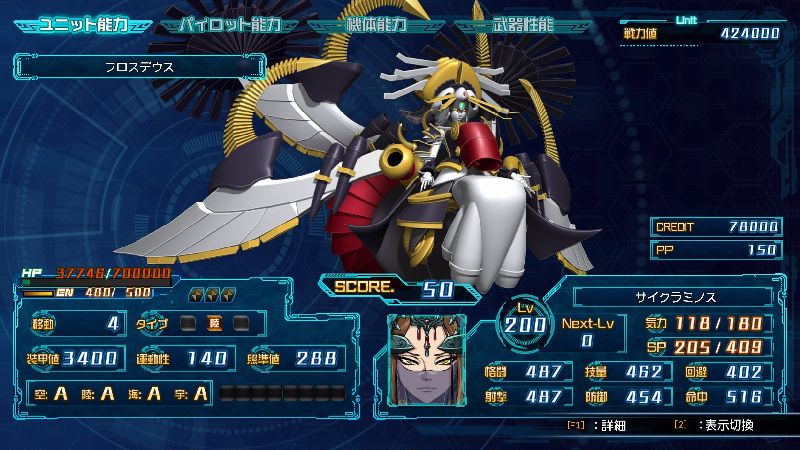This screenshot has width=800, height=450.
Task: Select the フロスデウス unit name box
Action: click(140, 68)
